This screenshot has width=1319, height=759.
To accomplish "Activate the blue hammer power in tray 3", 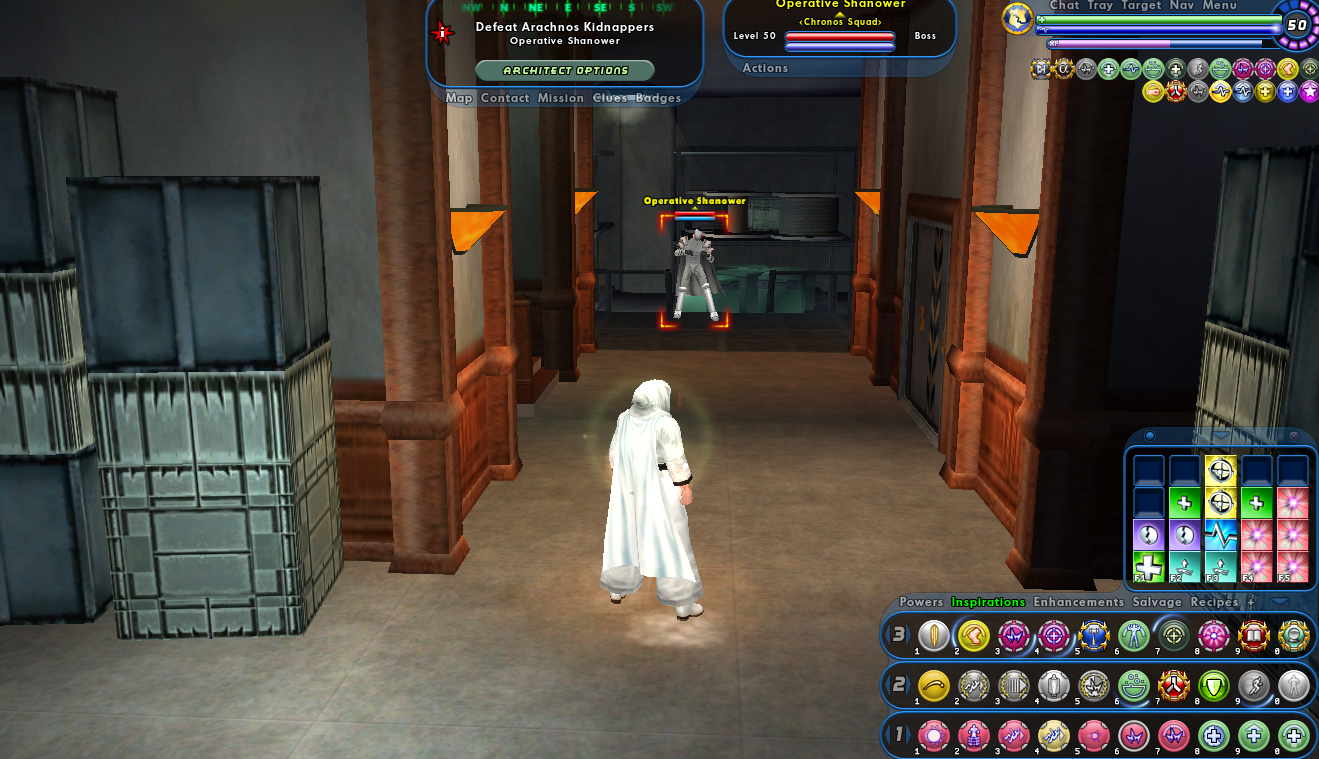I will click(x=1093, y=636).
